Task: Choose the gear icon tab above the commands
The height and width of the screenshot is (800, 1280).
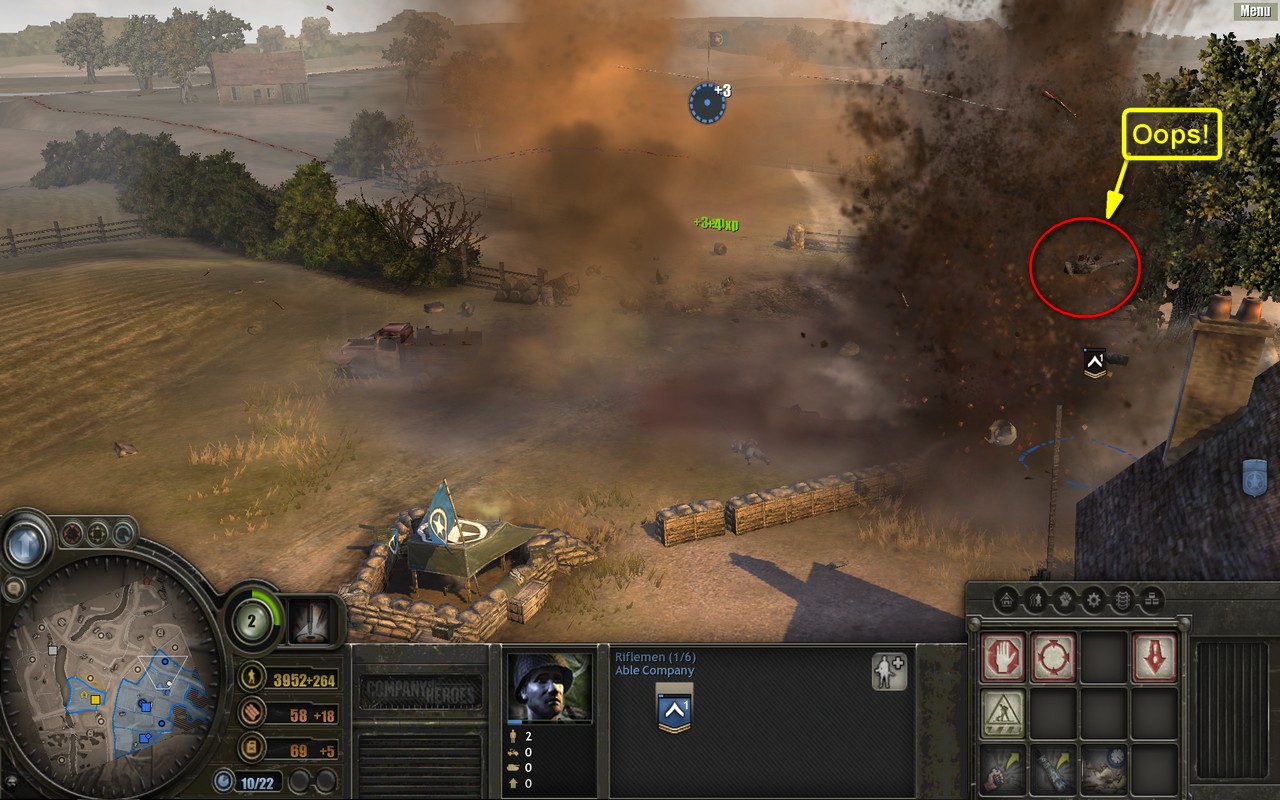Action: (1093, 600)
